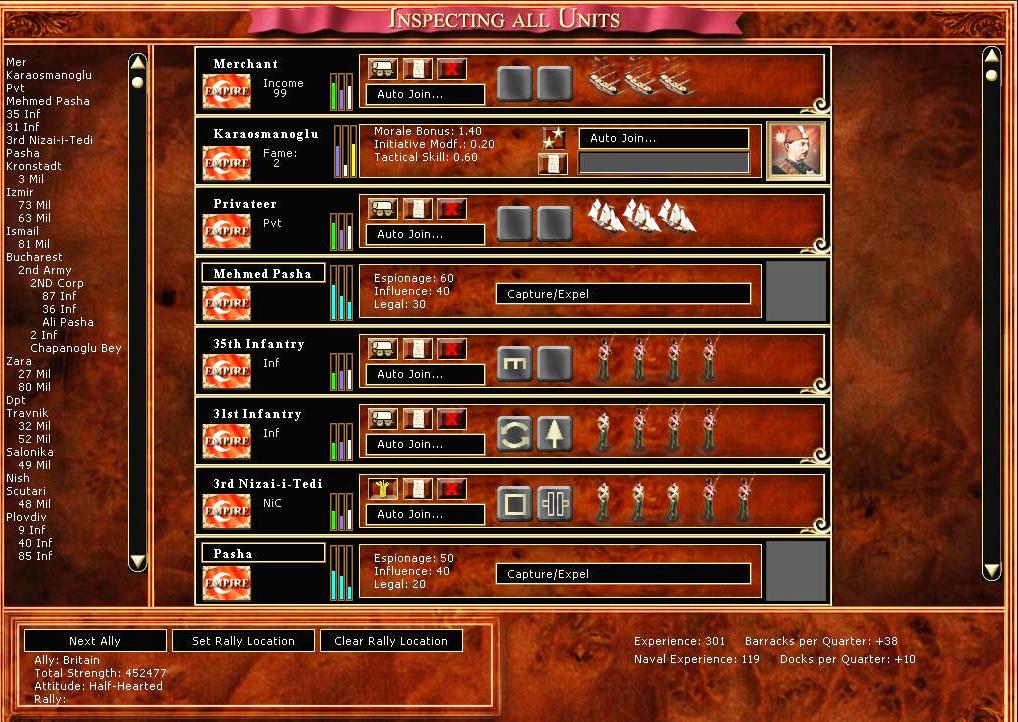This screenshot has width=1018, height=722.
Task: Set Rally Location for the ally
Action: [243, 641]
